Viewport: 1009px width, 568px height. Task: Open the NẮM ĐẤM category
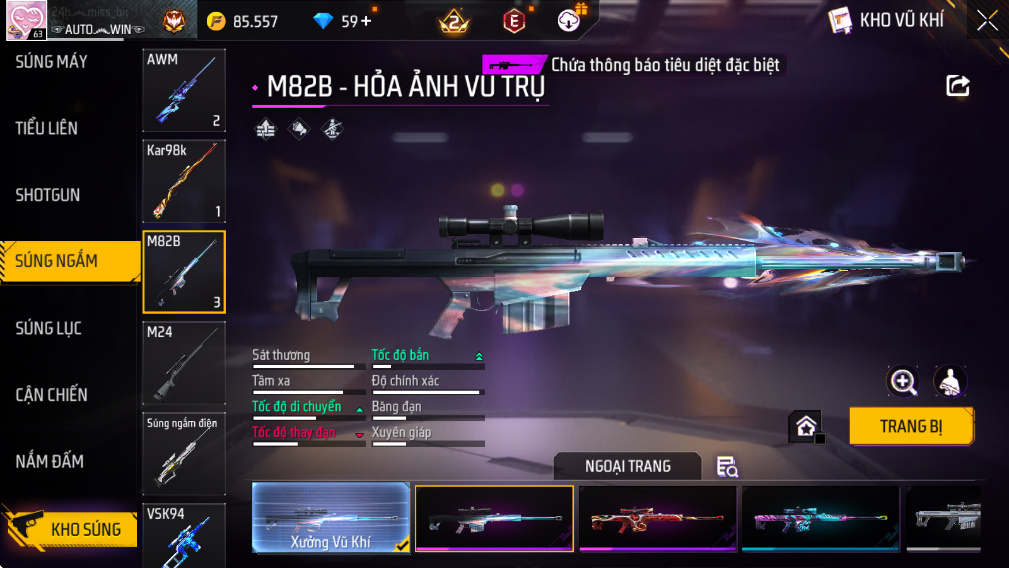click(x=49, y=461)
